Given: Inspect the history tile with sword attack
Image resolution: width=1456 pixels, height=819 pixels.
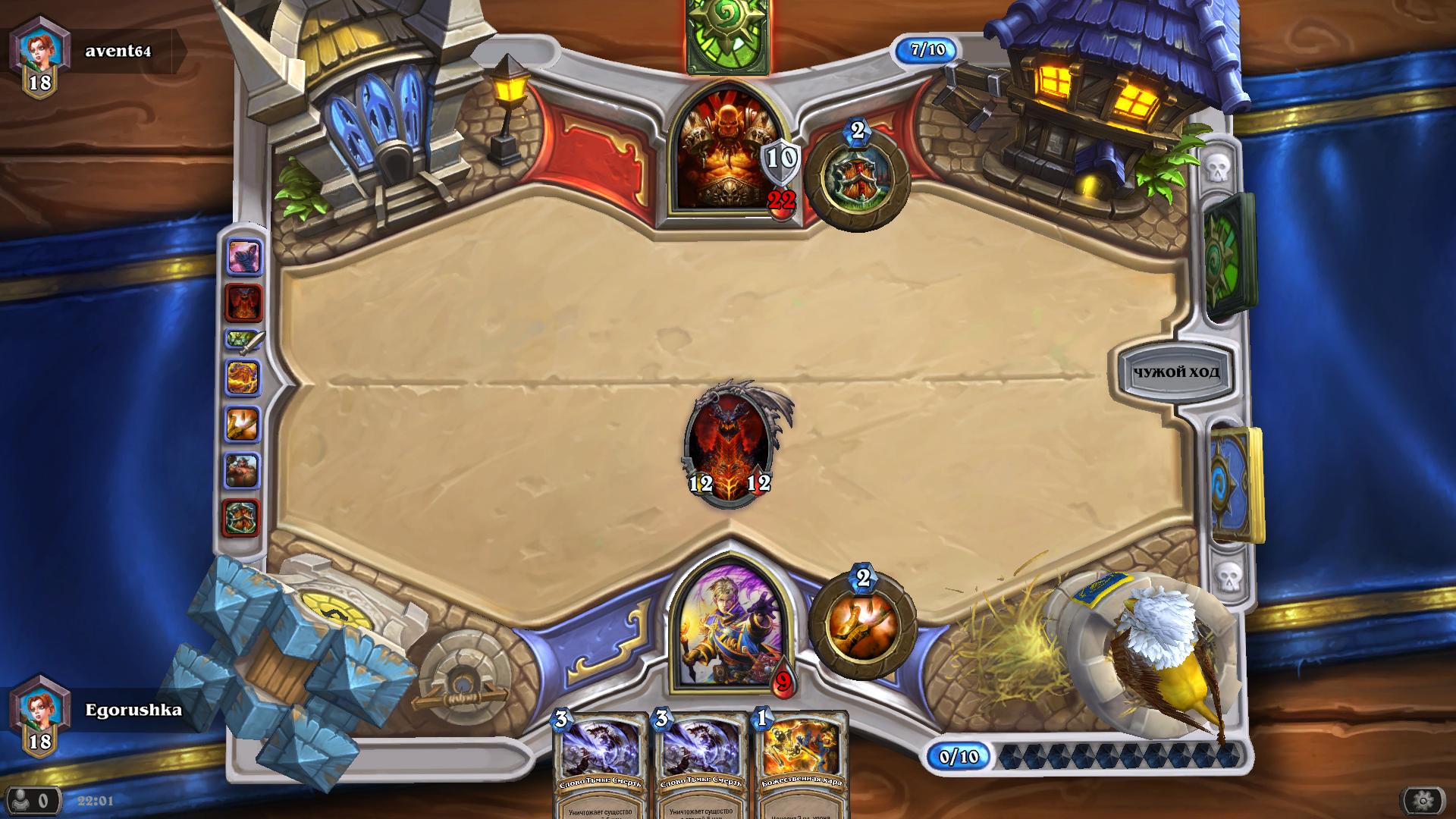Looking at the screenshot, I should tap(243, 340).
